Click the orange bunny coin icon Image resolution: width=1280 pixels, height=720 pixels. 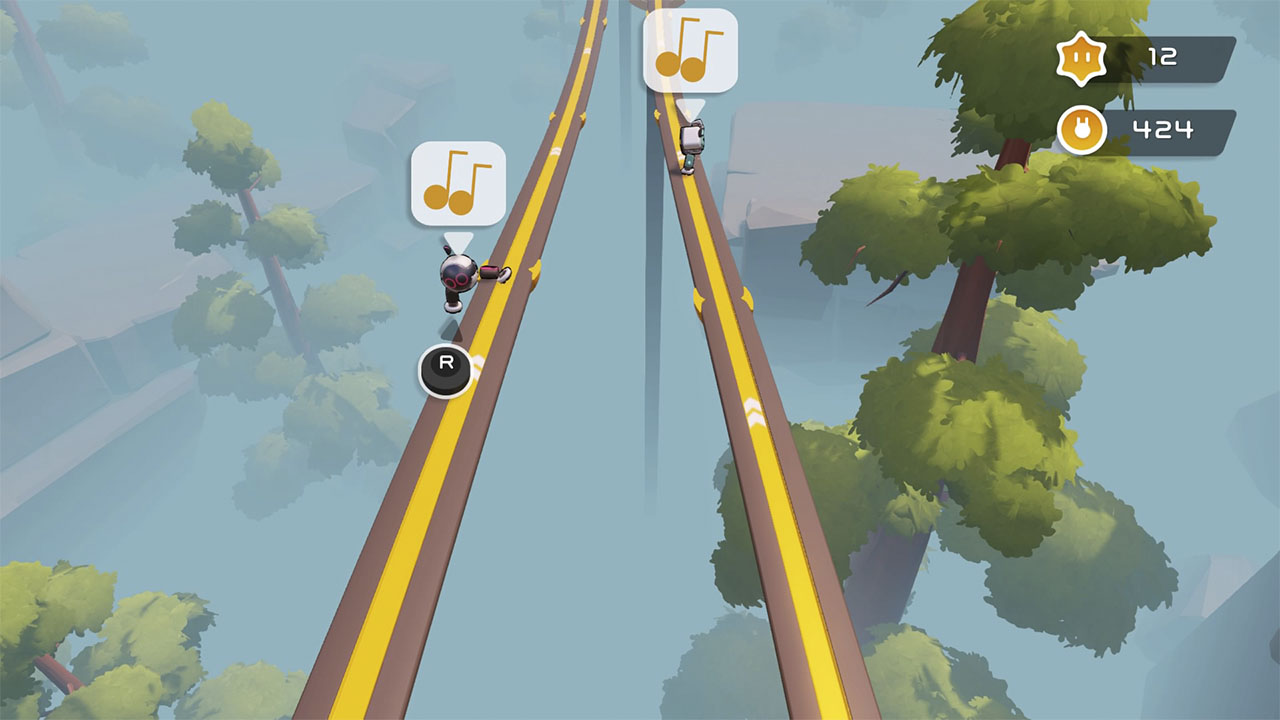coord(1082,131)
